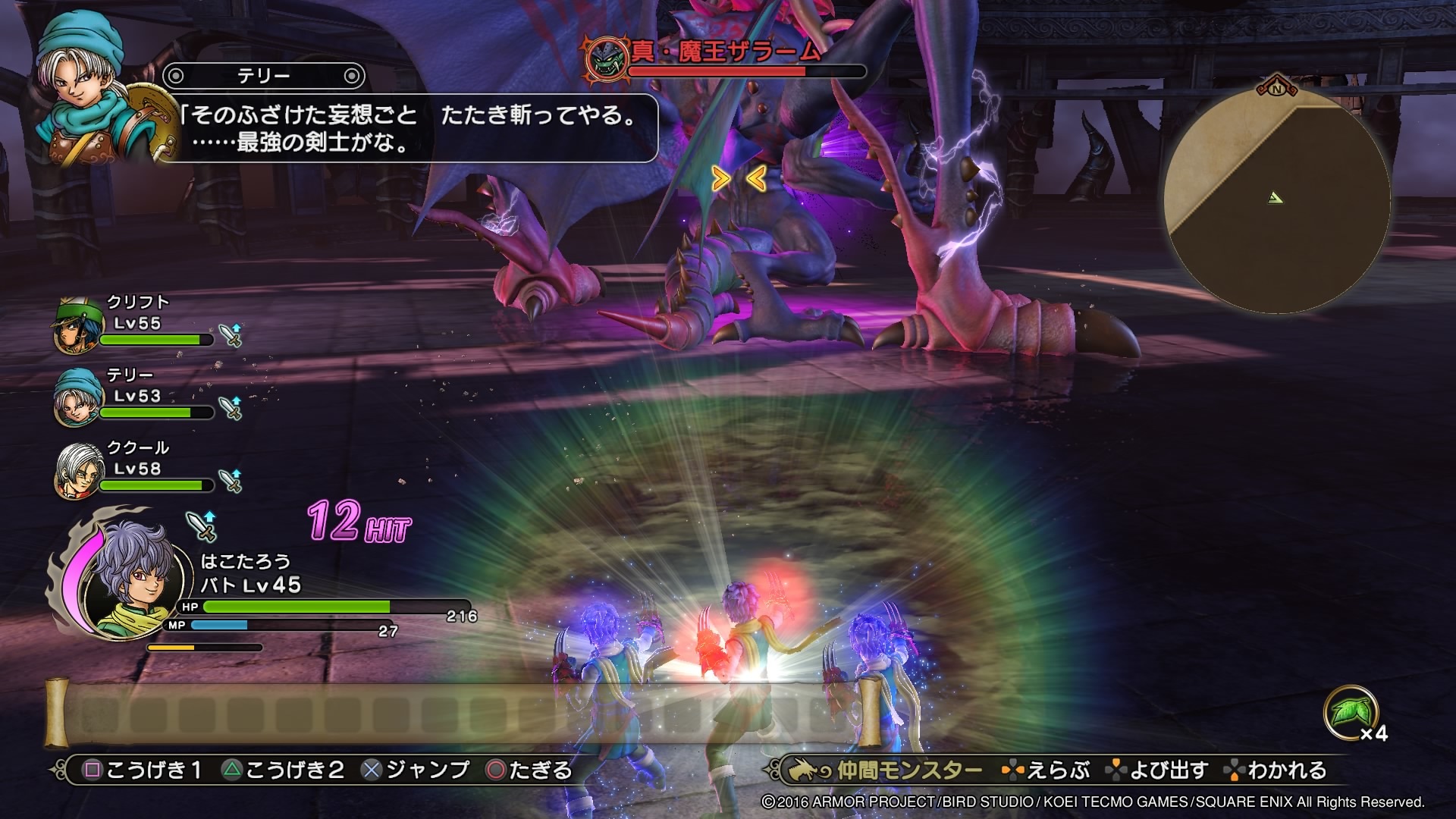1456x819 pixels.
Task: Use the Yggdrasil leaf item icon
Action: (1350, 711)
